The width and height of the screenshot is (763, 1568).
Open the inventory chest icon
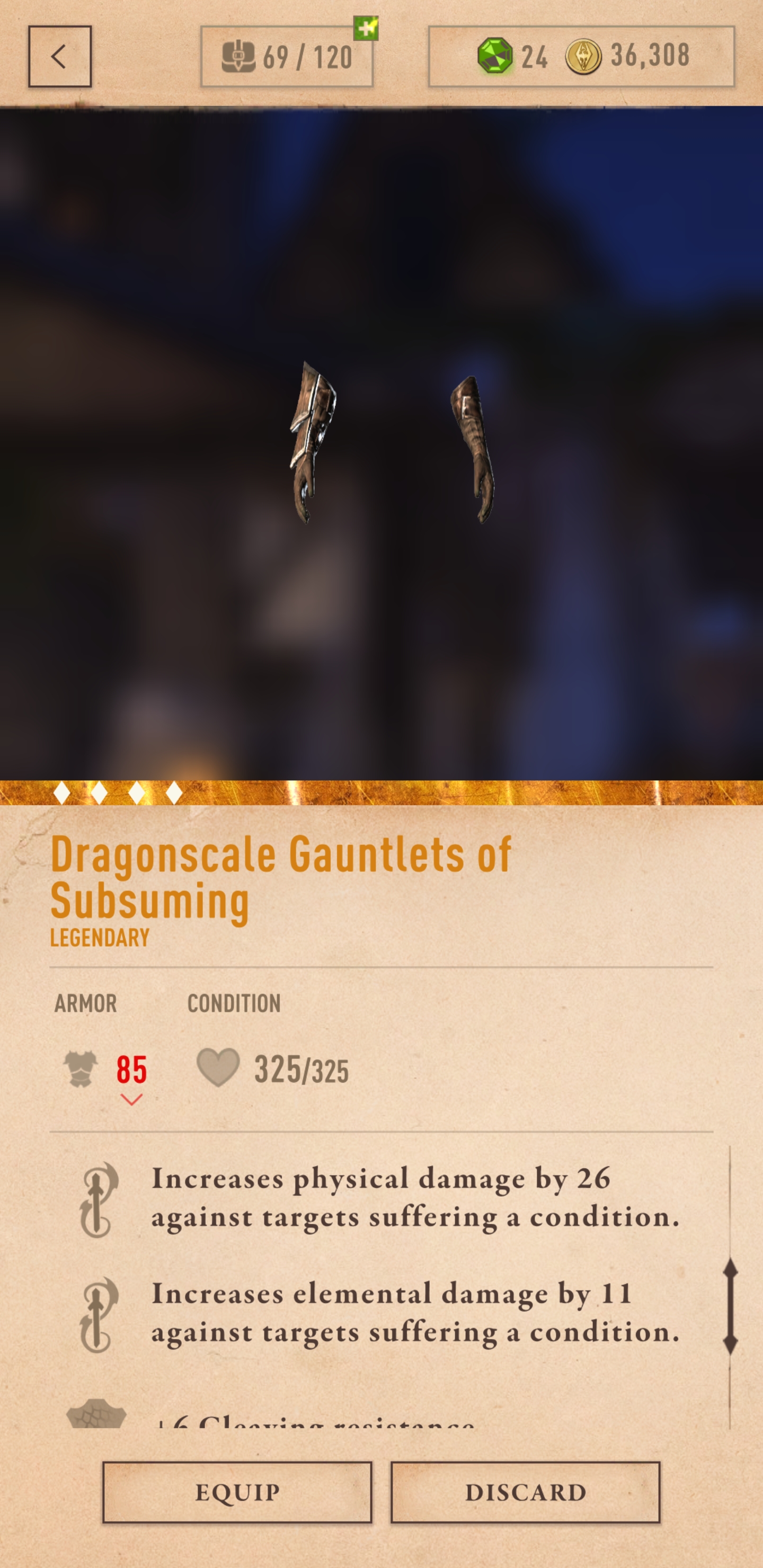point(240,57)
